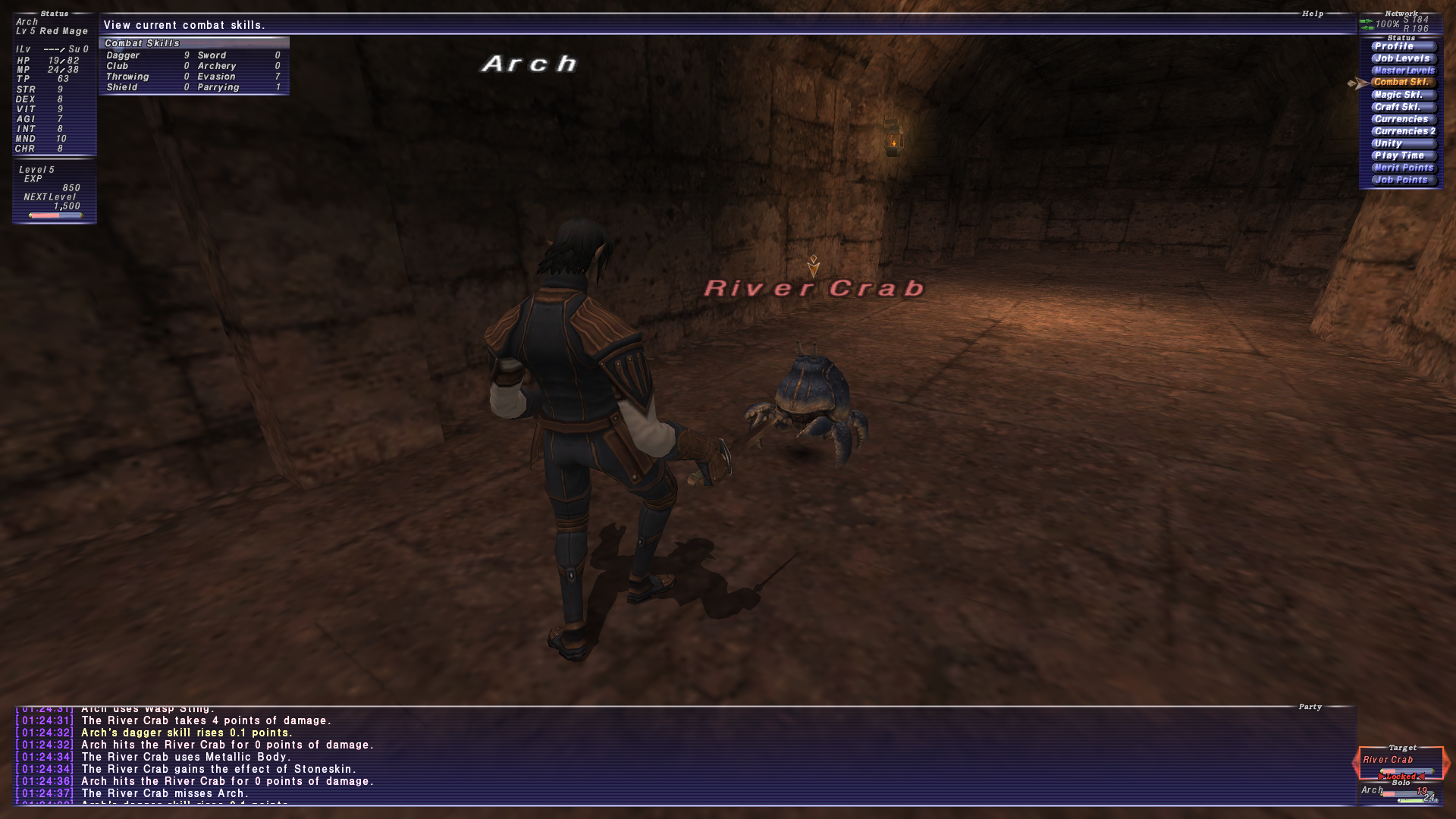This screenshot has width=1456, height=819.
Task: Click the green upload arrow in Network panel
Action: point(1367,20)
